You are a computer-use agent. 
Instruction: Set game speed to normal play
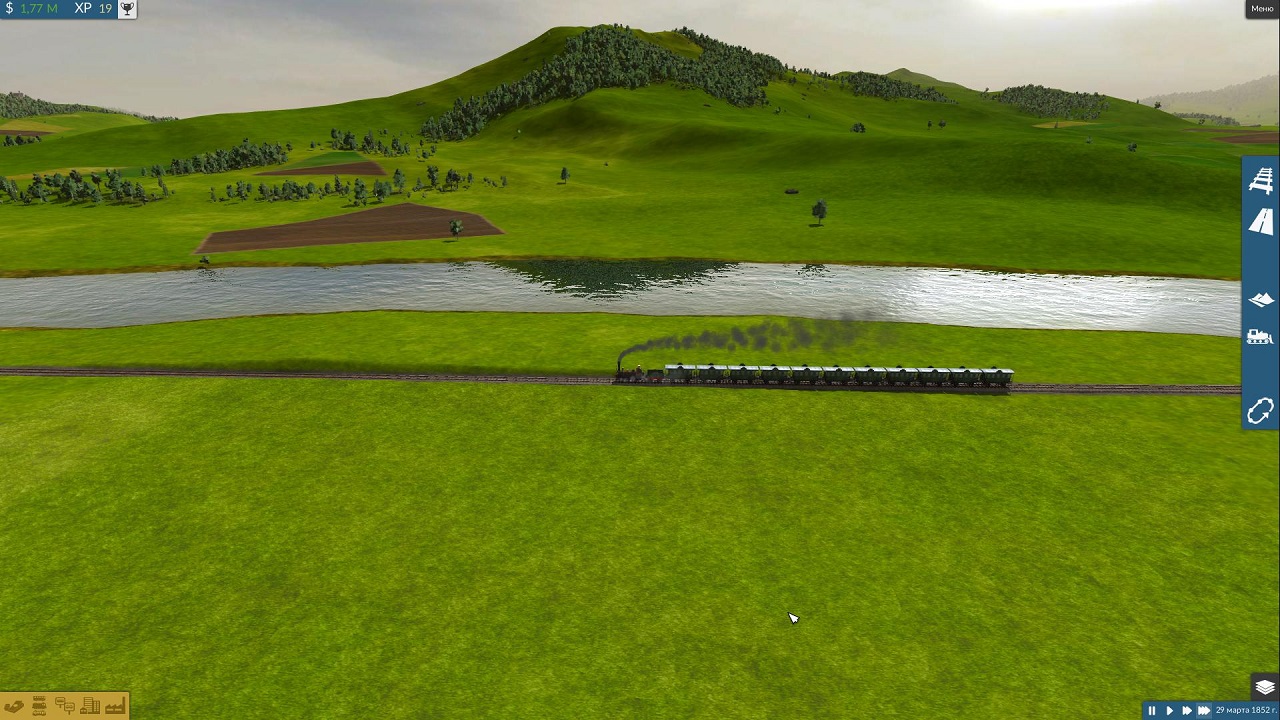pyautogui.click(x=1169, y=710)
